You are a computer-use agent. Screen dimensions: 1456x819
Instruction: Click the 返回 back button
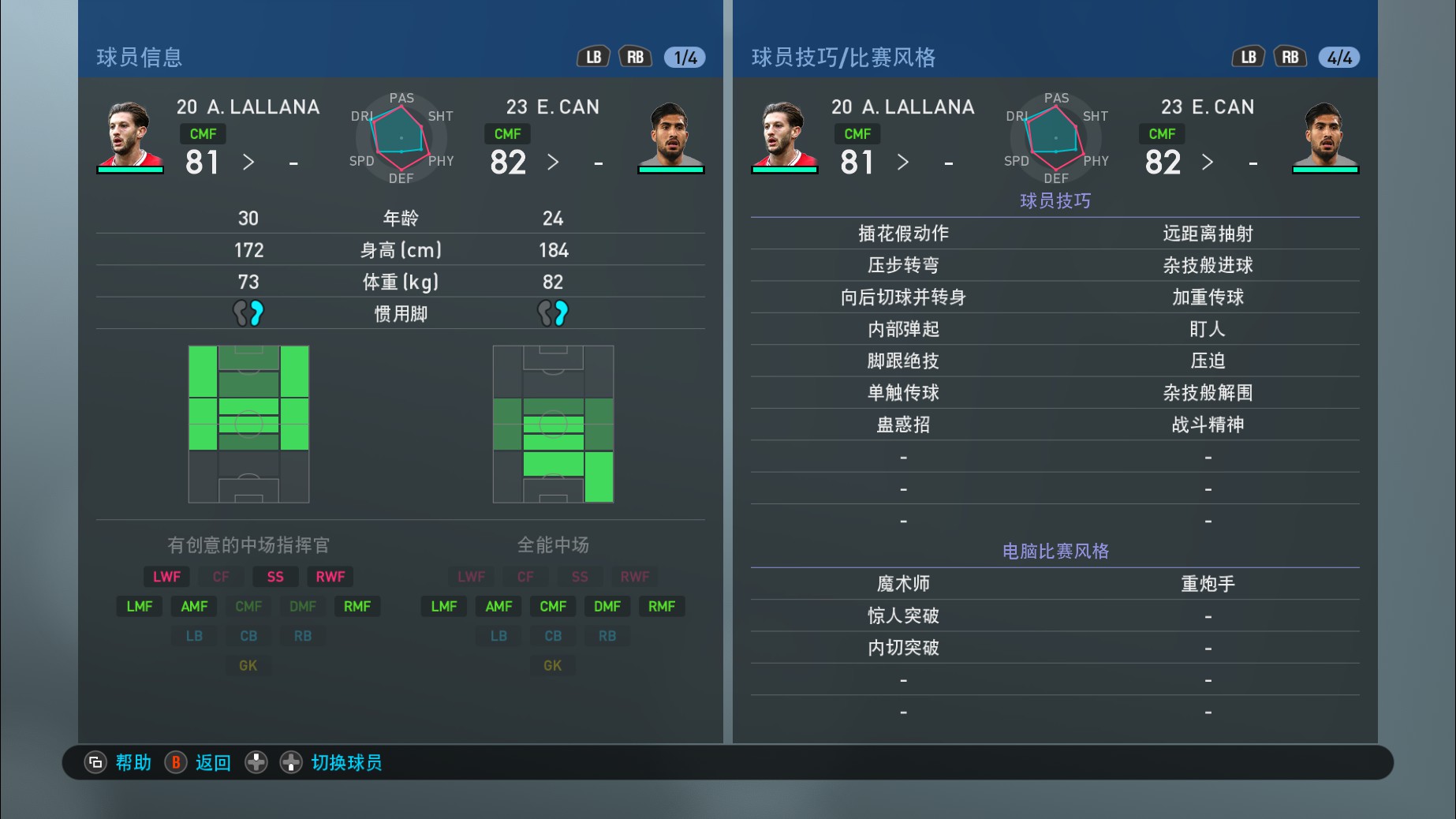click(212, 762)
